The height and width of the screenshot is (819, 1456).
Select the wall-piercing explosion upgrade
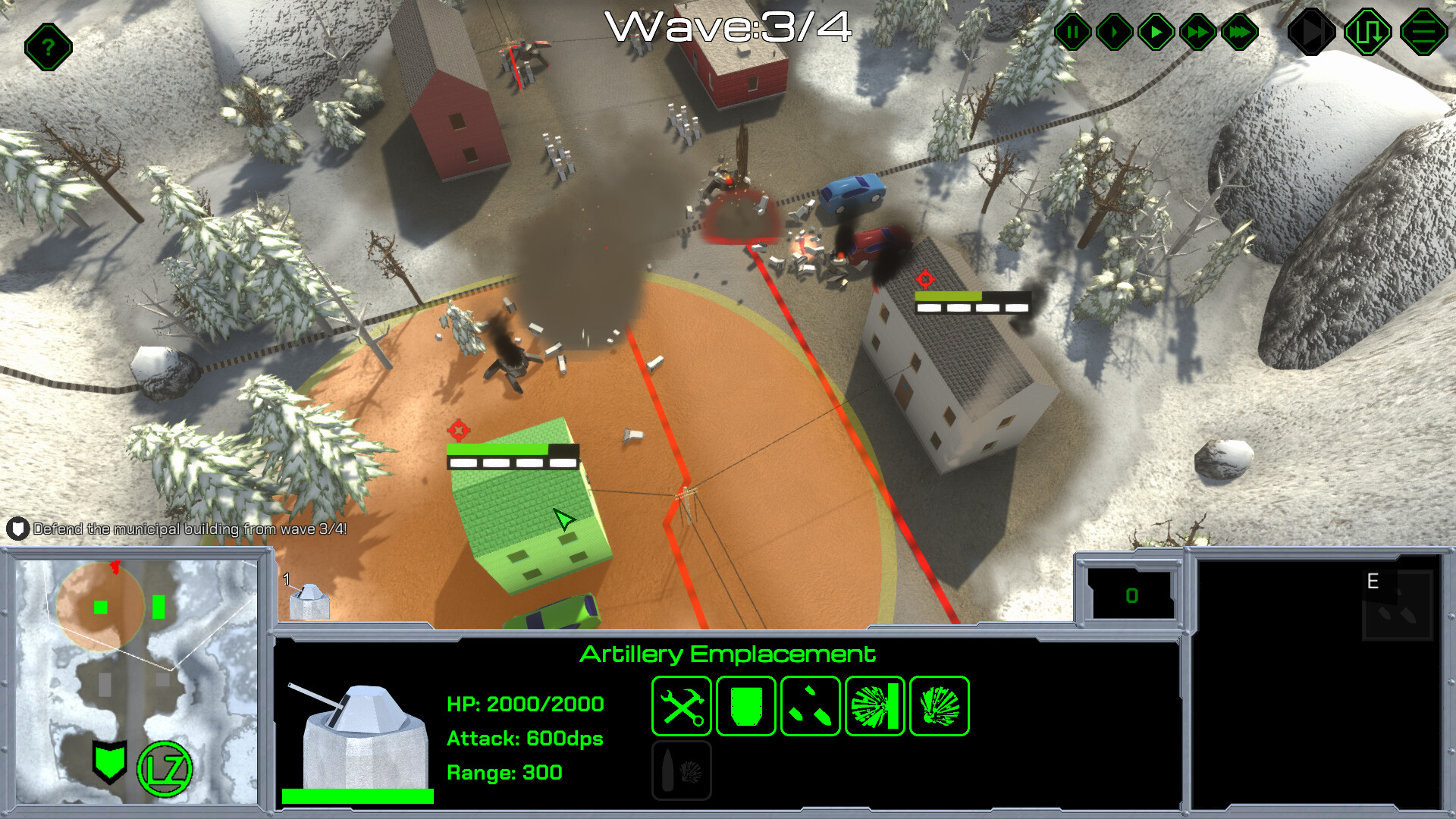pyautogui.click(x=874, y=706)
